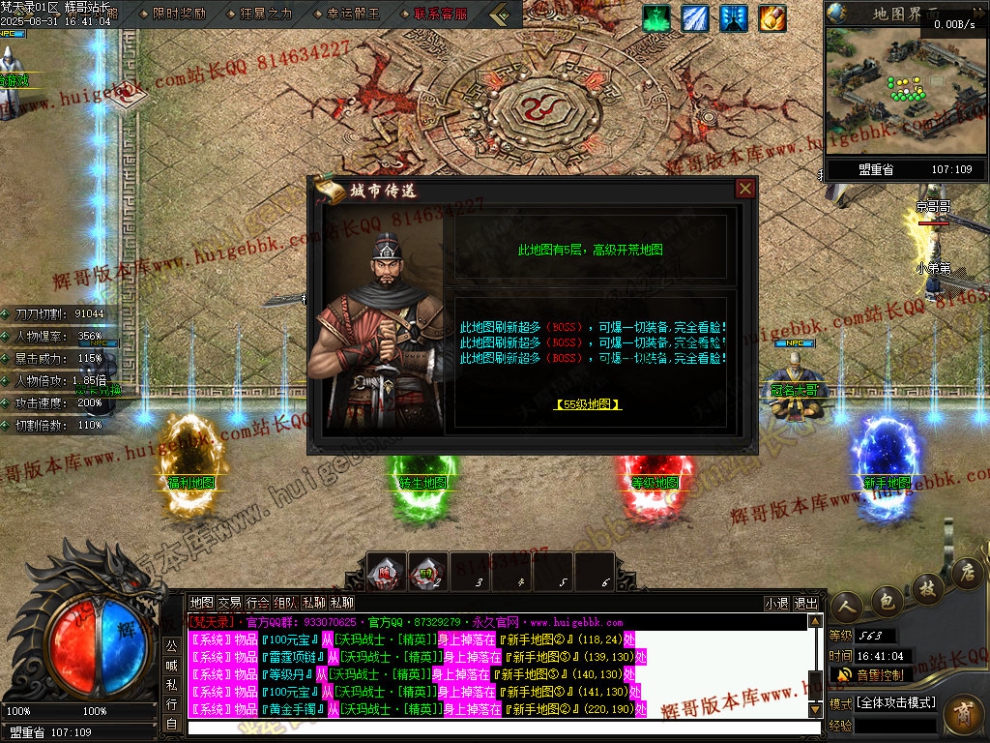Activate the golden fist skill icon

tap(772, 18)
